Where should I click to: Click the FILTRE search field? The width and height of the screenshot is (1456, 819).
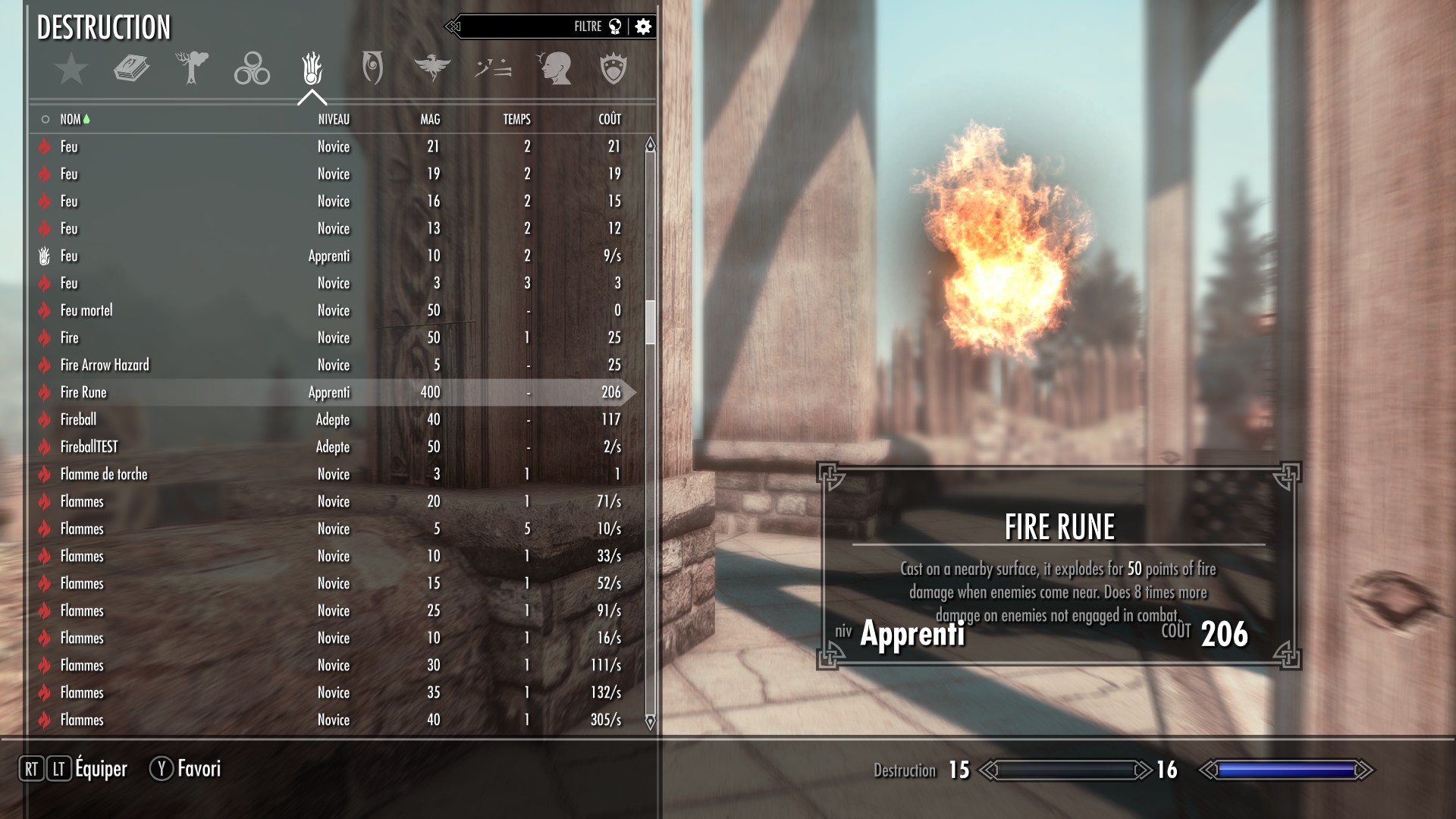(x=531, y=27)
